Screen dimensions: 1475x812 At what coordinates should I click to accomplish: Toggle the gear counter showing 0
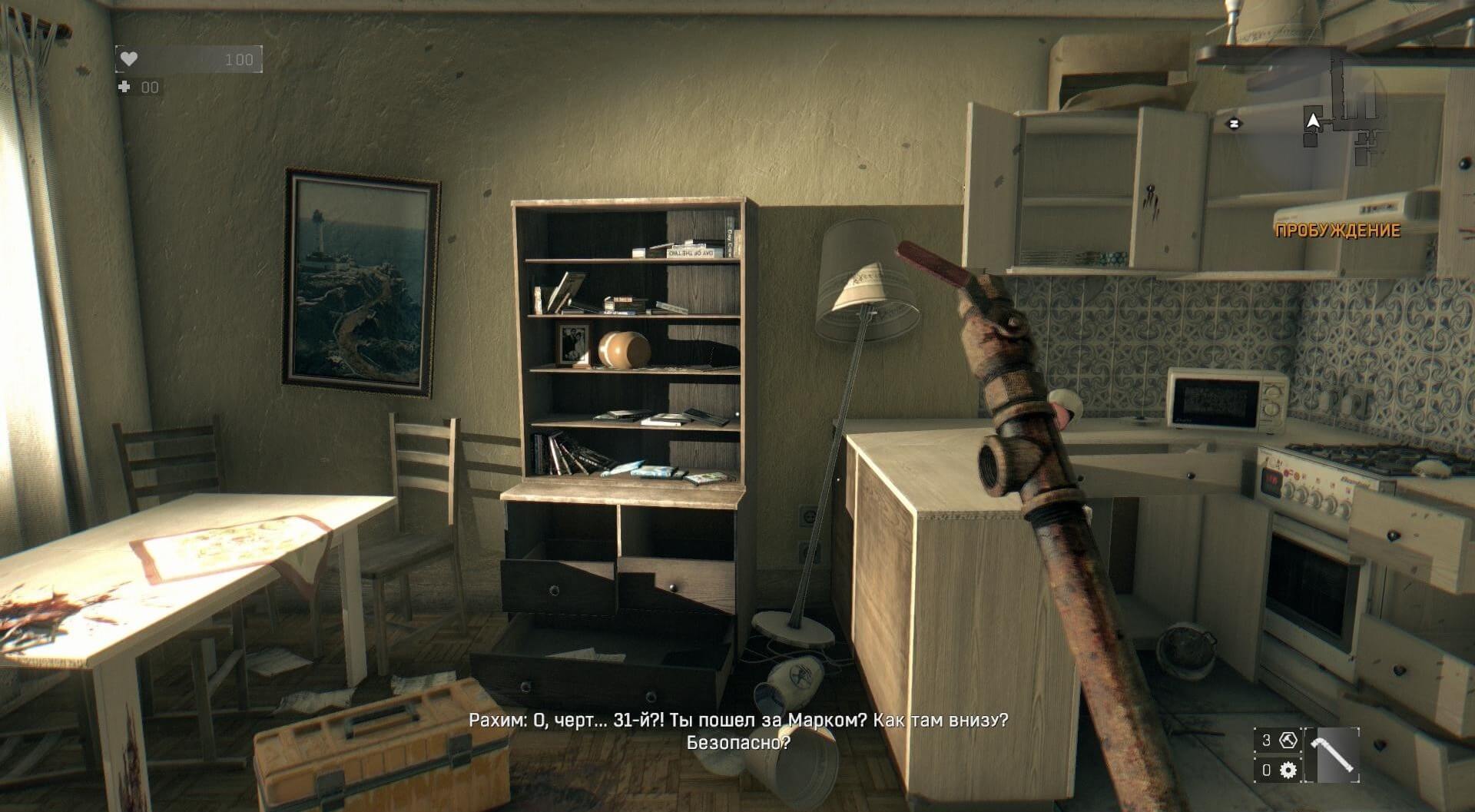1265,771
